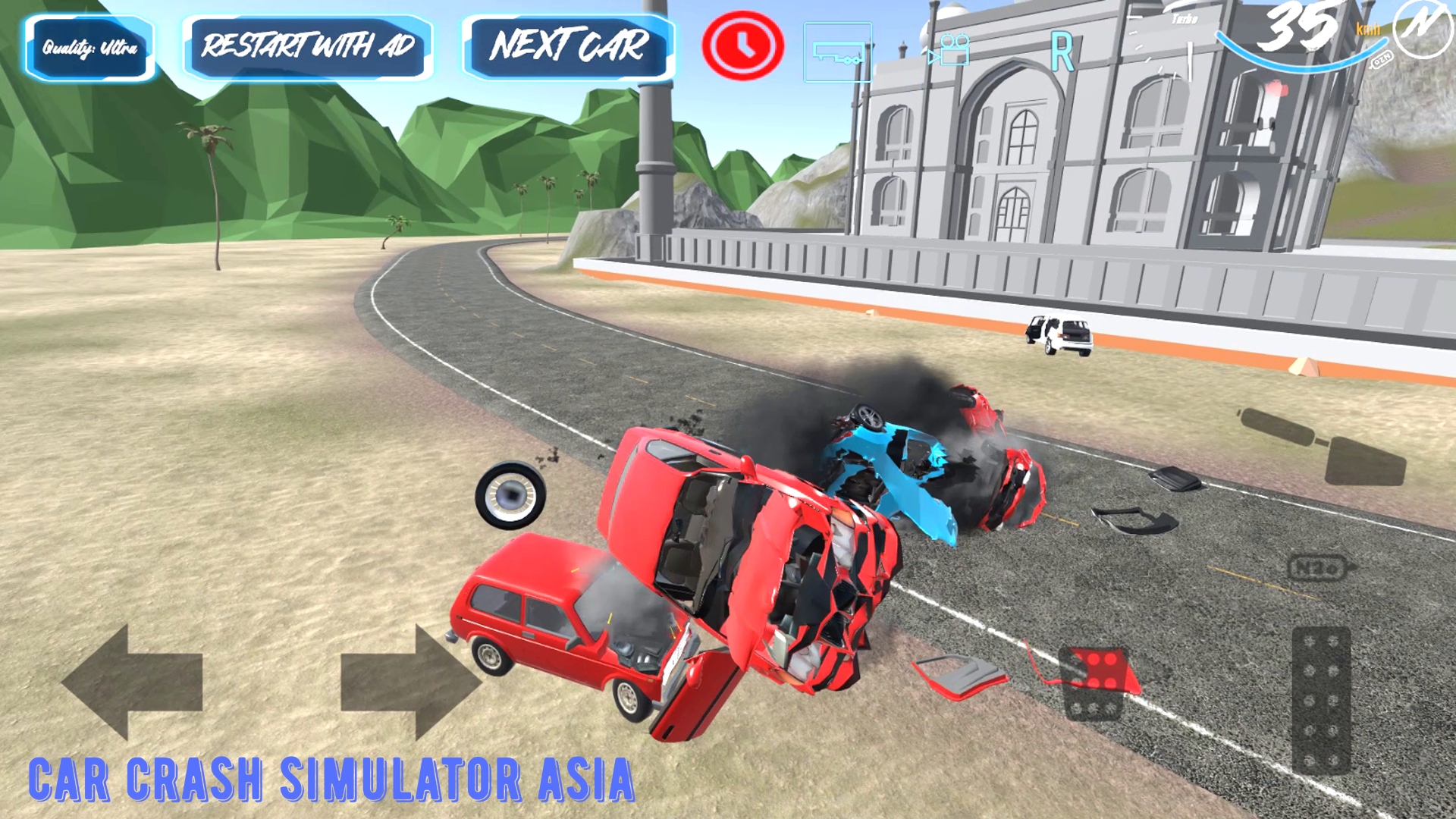The height and width of the screenshot is (819, 1456).
Task: Click the Restart With Ad button
Action: (x=306, y=47)
